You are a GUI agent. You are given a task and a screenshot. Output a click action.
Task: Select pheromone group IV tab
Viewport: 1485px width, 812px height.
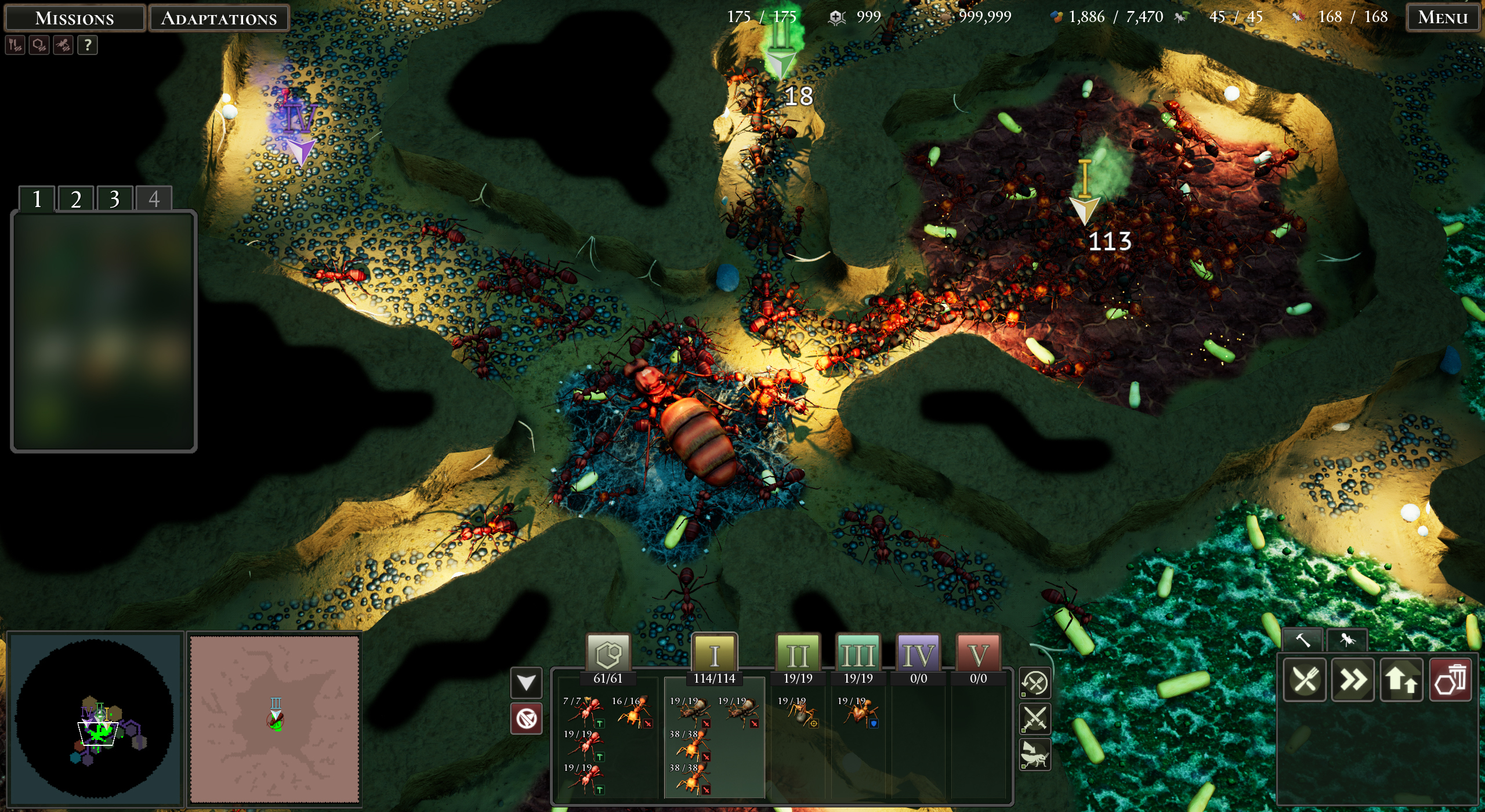point(918,655)
